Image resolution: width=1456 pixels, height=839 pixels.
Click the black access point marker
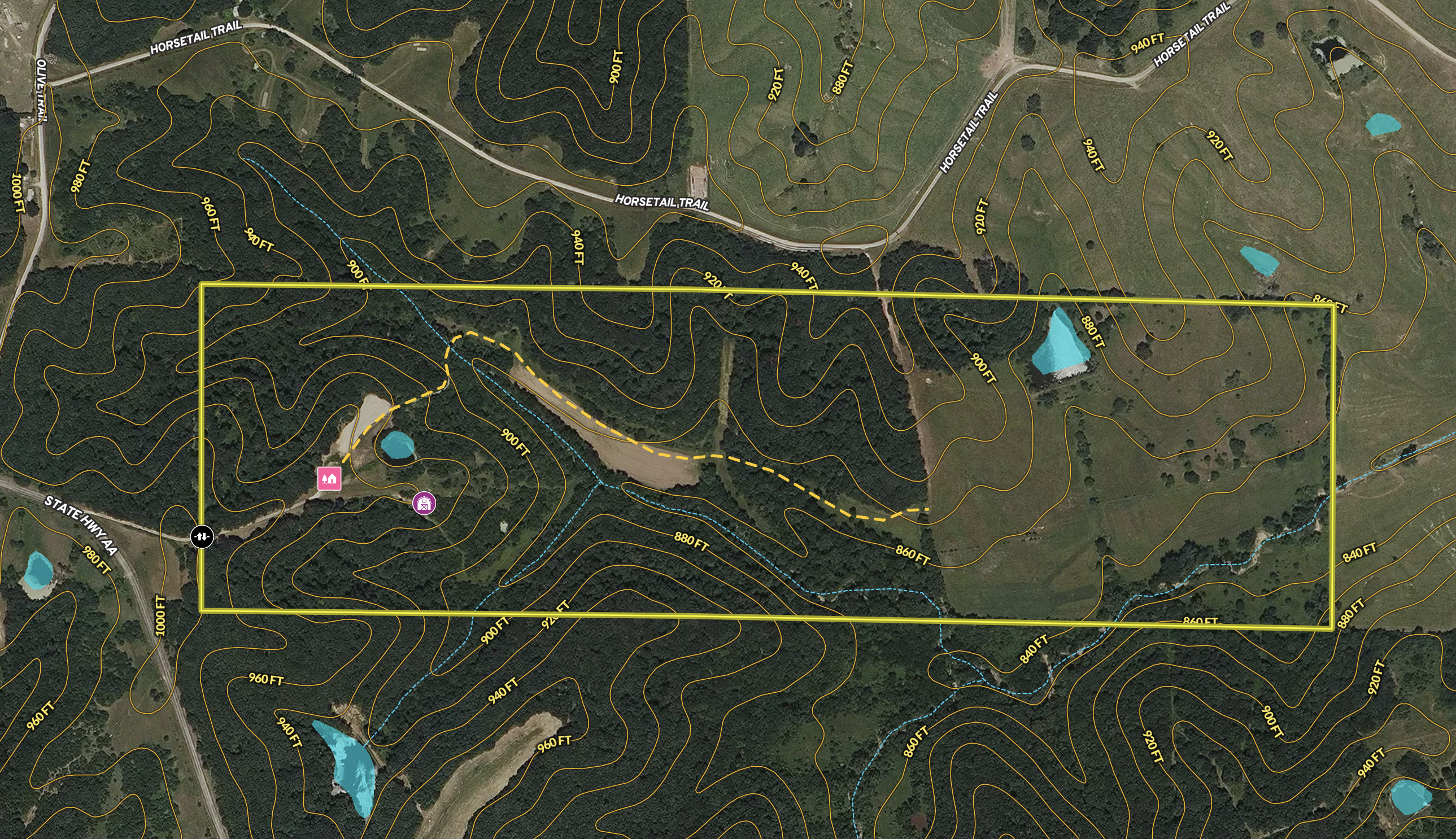point(202,536)
